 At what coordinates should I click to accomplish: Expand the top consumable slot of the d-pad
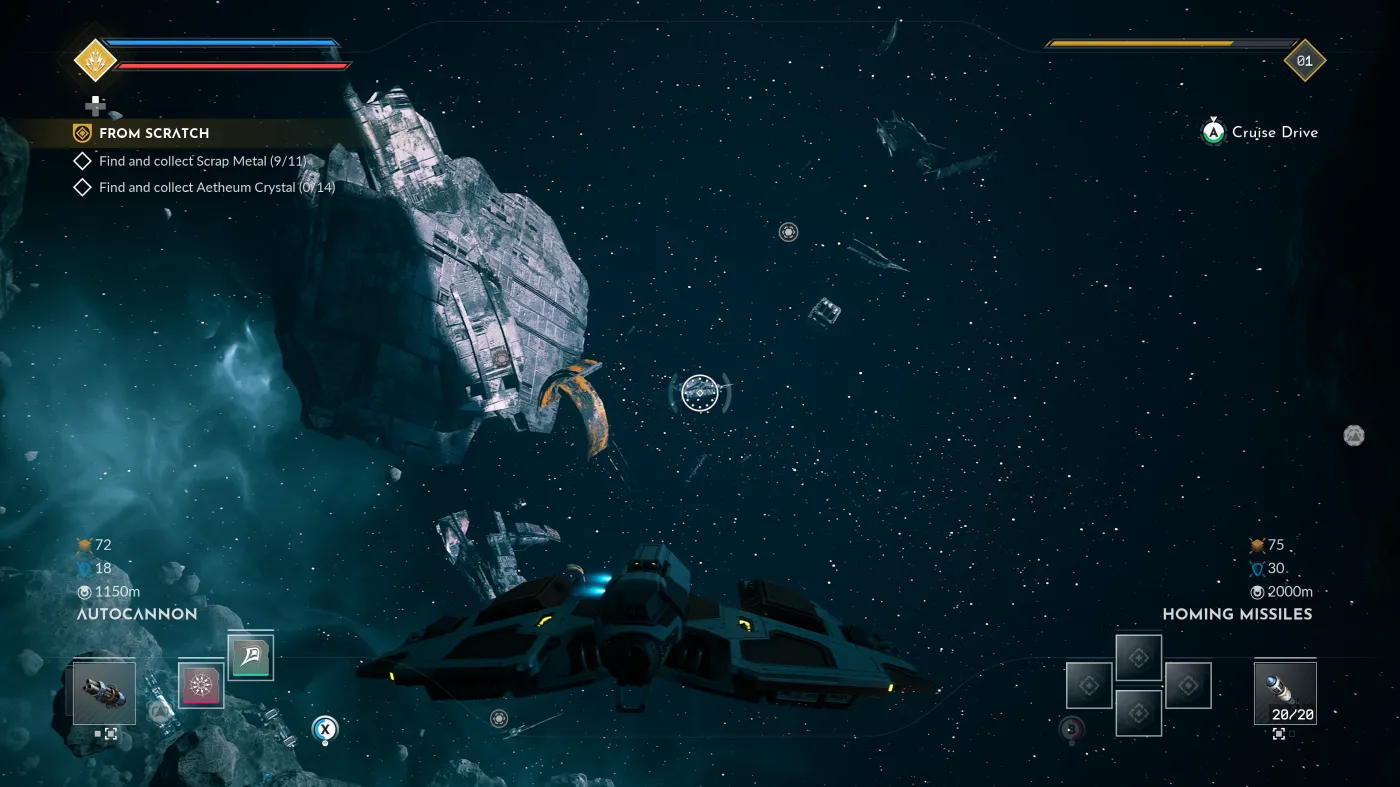tap(1138, 658)
